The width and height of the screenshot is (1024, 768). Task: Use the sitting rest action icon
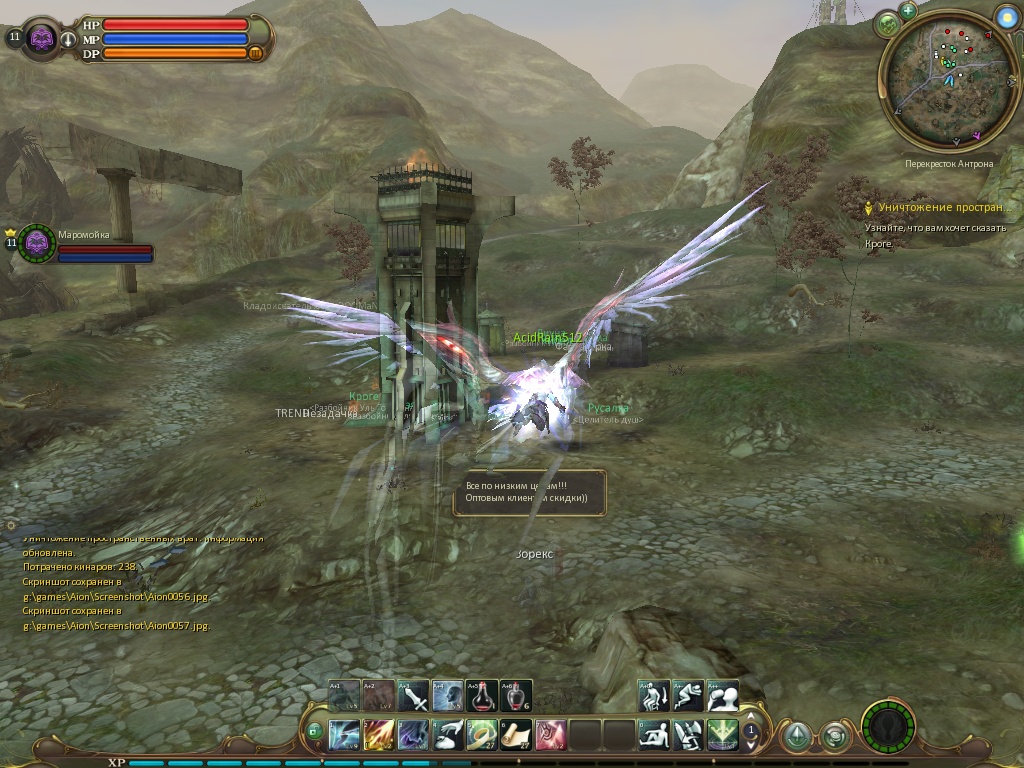point(654,735)
